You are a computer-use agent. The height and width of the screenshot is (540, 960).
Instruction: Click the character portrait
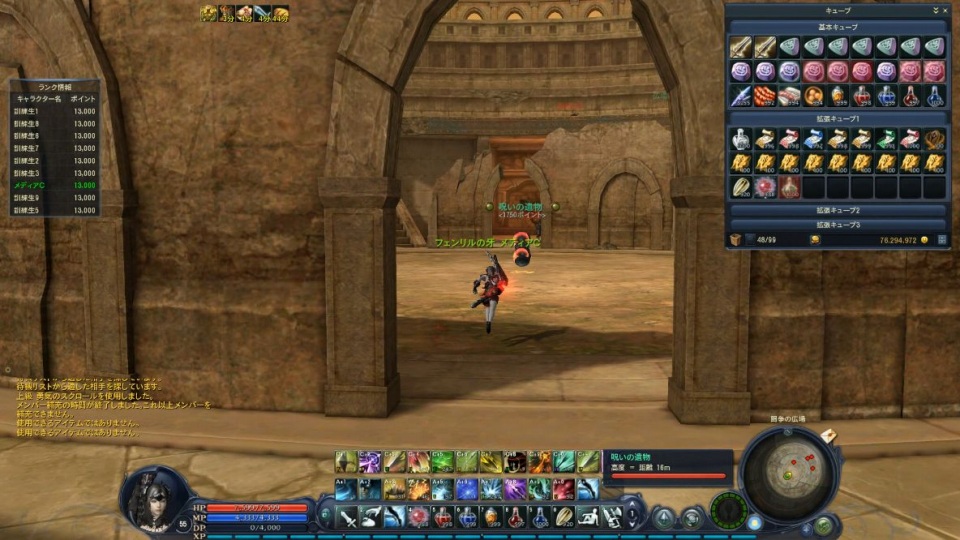pos(155,497)
